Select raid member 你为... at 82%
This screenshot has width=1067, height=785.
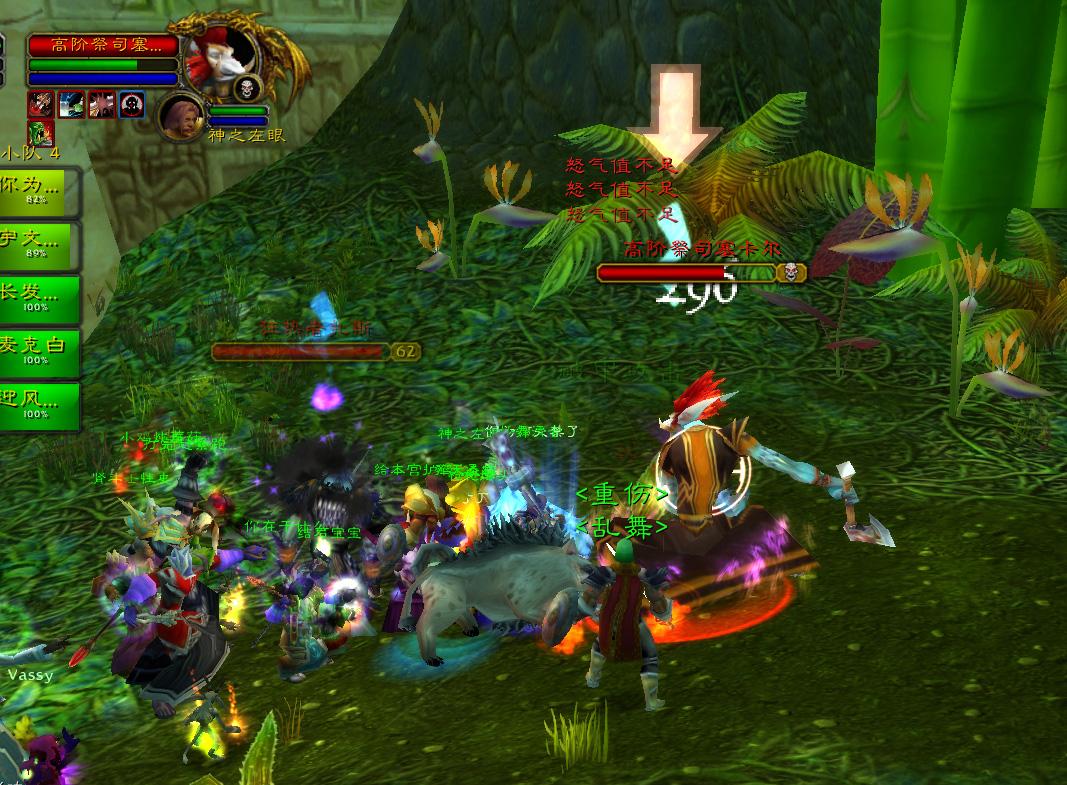click(40, 190)
